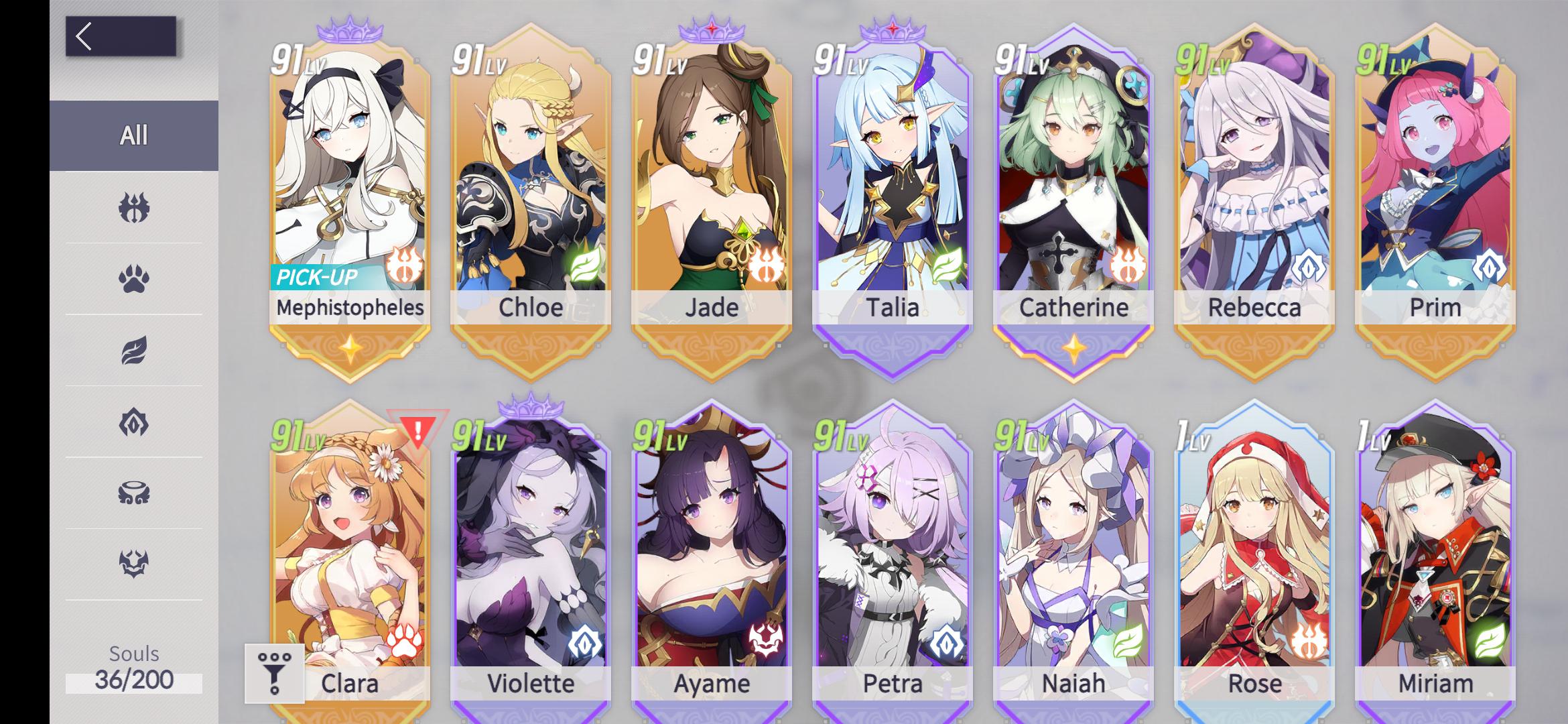Select the All filter tab
Screen dimensions: 1568x724
(x=133, y=135)
